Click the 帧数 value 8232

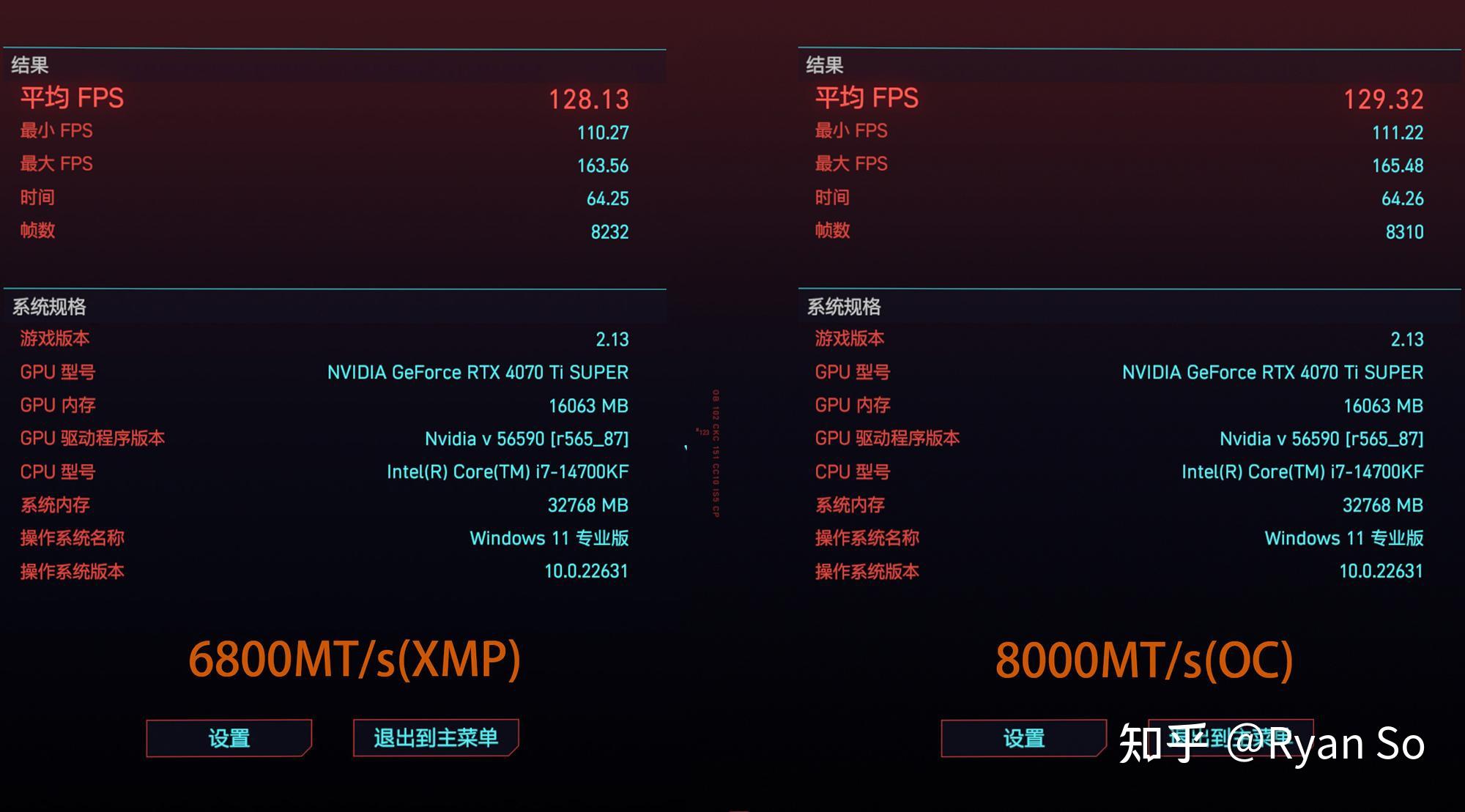[x=609, y=231]
